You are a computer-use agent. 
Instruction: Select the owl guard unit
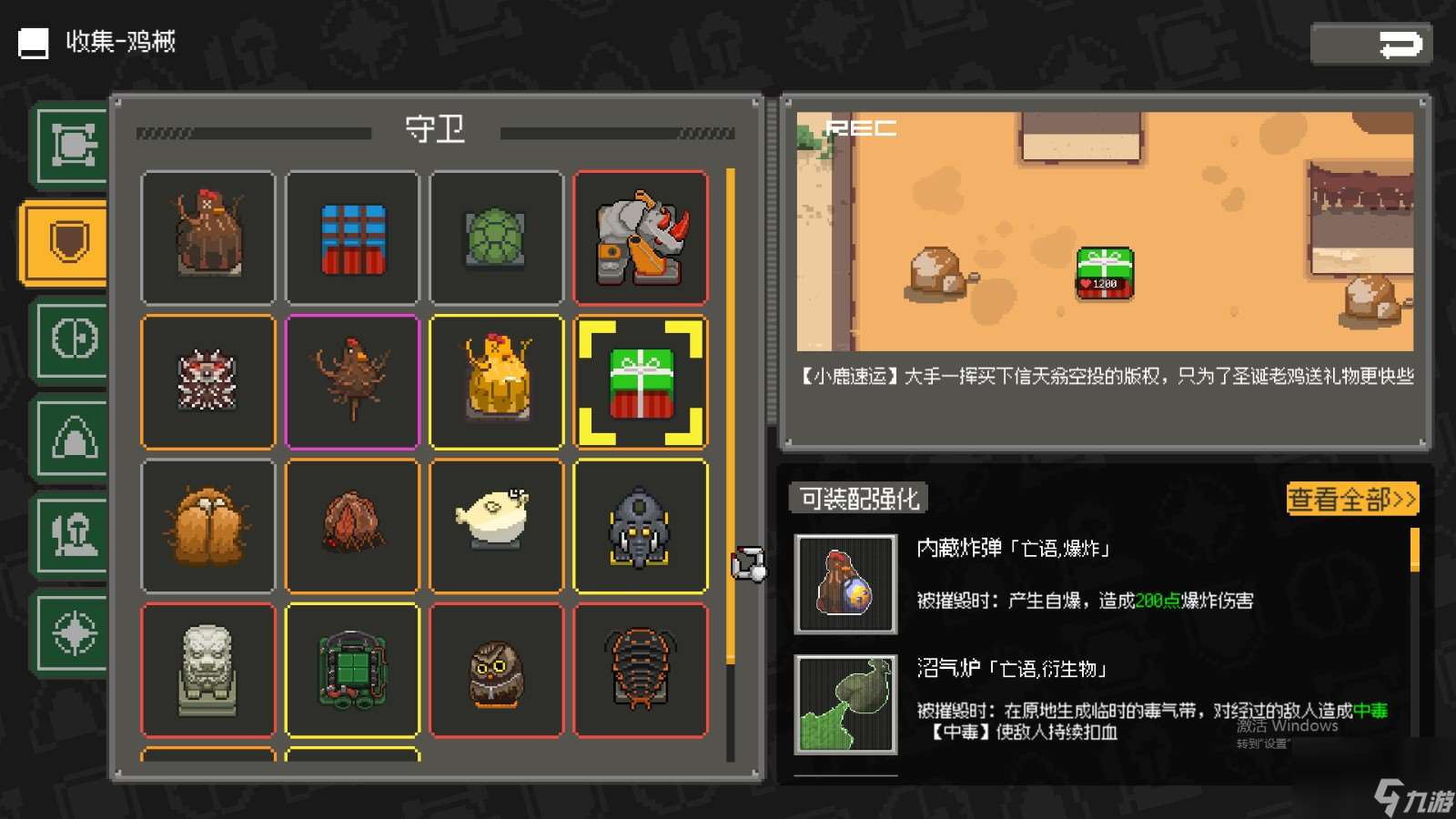click(497, 669)
